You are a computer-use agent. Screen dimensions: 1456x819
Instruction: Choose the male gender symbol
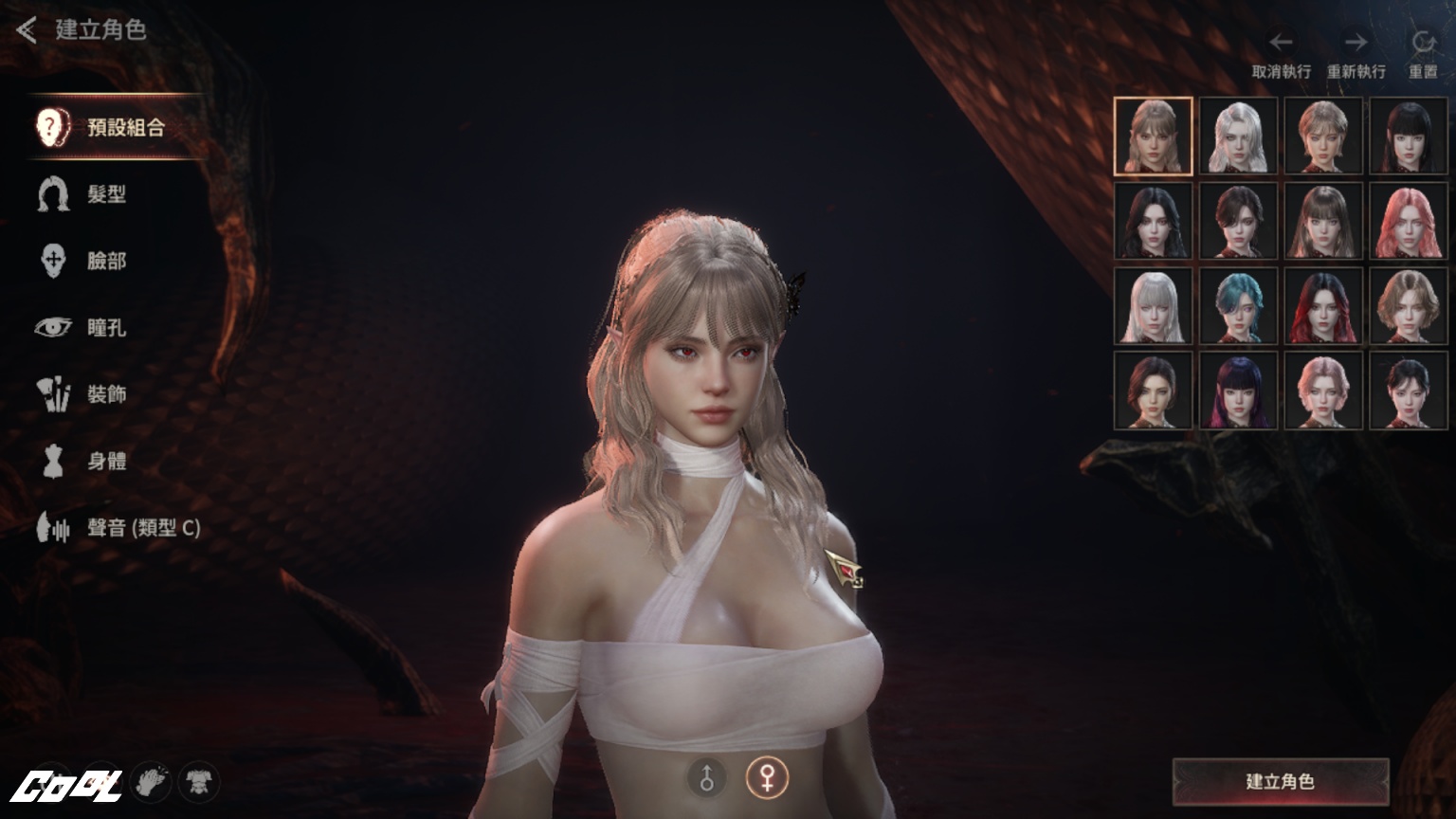[707, 778]
